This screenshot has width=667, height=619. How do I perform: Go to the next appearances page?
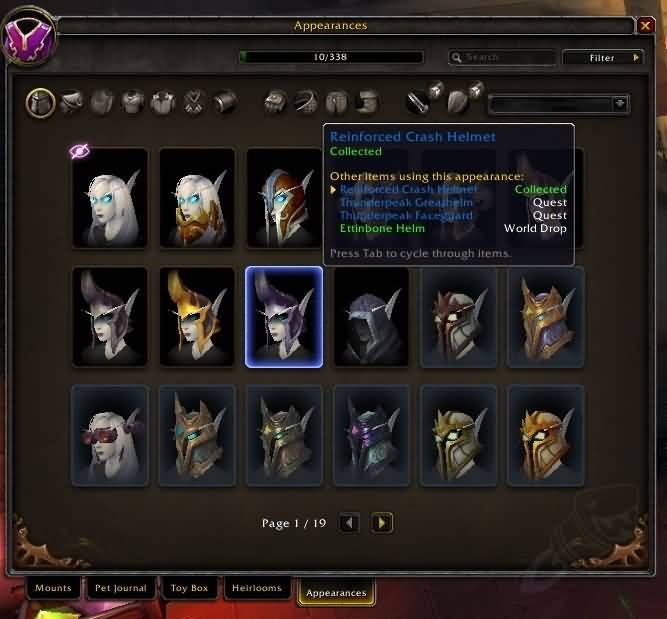coord(382,522)
